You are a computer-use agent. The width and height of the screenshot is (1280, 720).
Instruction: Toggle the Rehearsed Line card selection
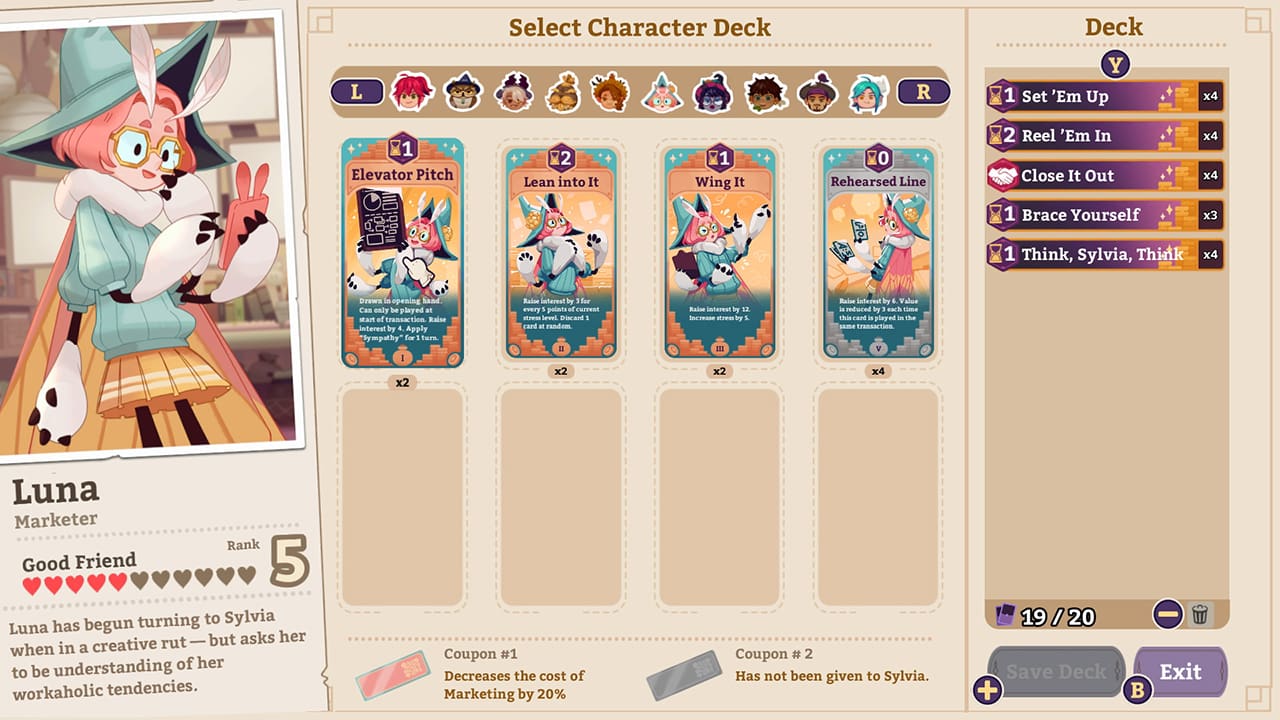[x=877, y=252]
